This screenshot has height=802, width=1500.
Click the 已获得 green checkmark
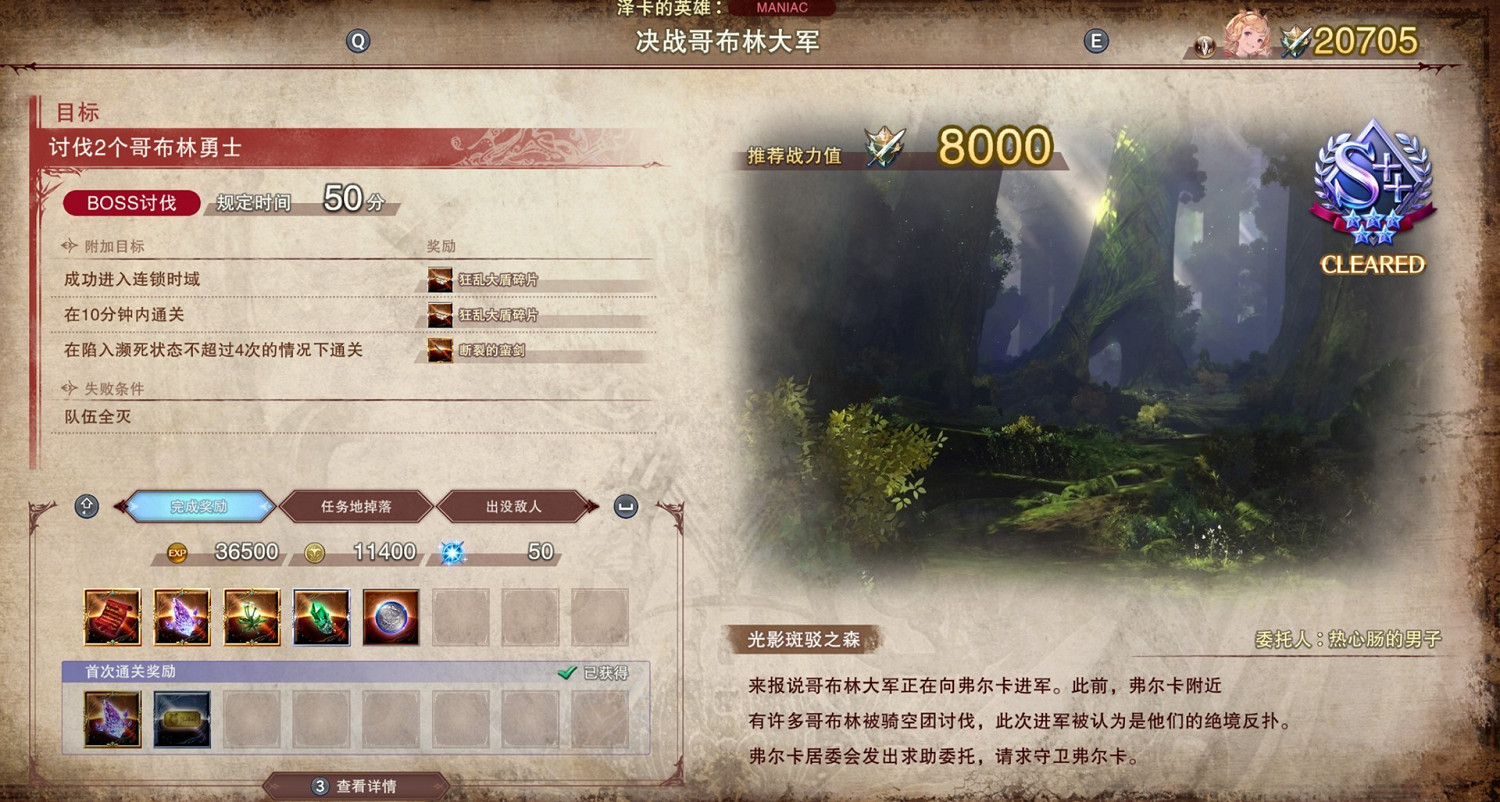coord(566,675)
